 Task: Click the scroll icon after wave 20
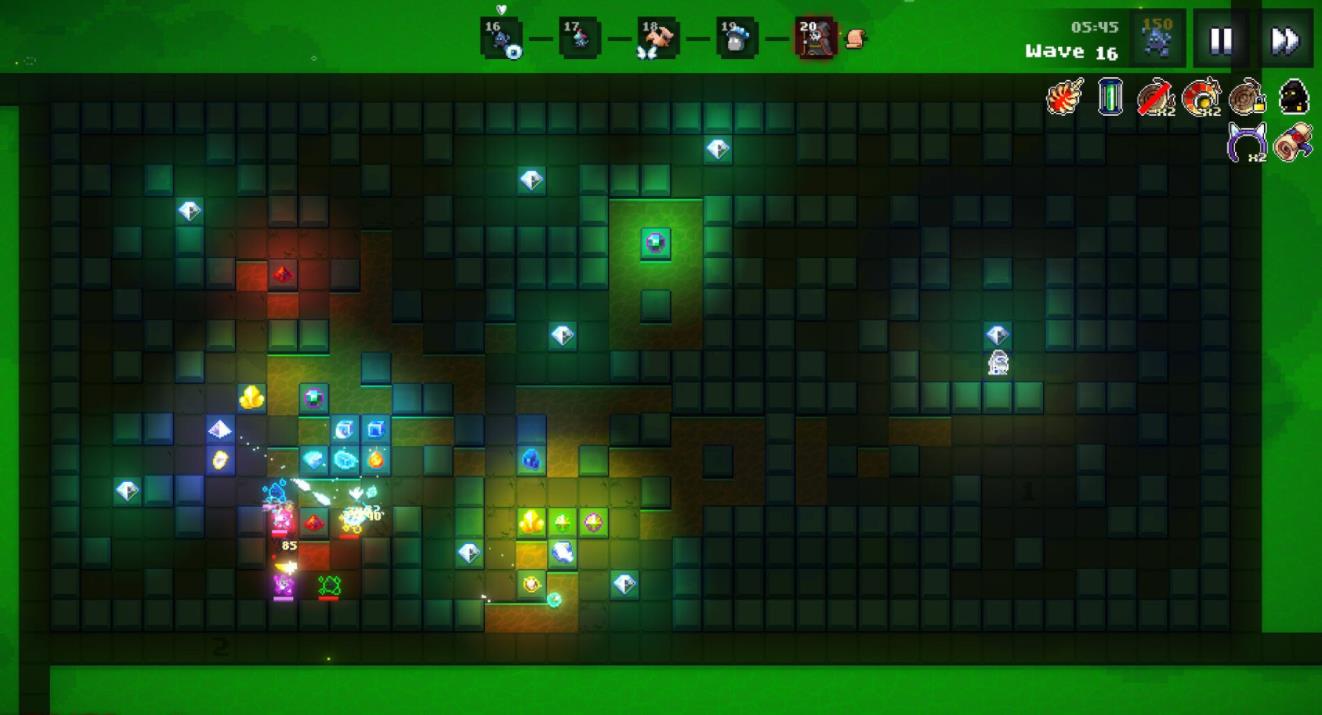(x=855, y=39)
